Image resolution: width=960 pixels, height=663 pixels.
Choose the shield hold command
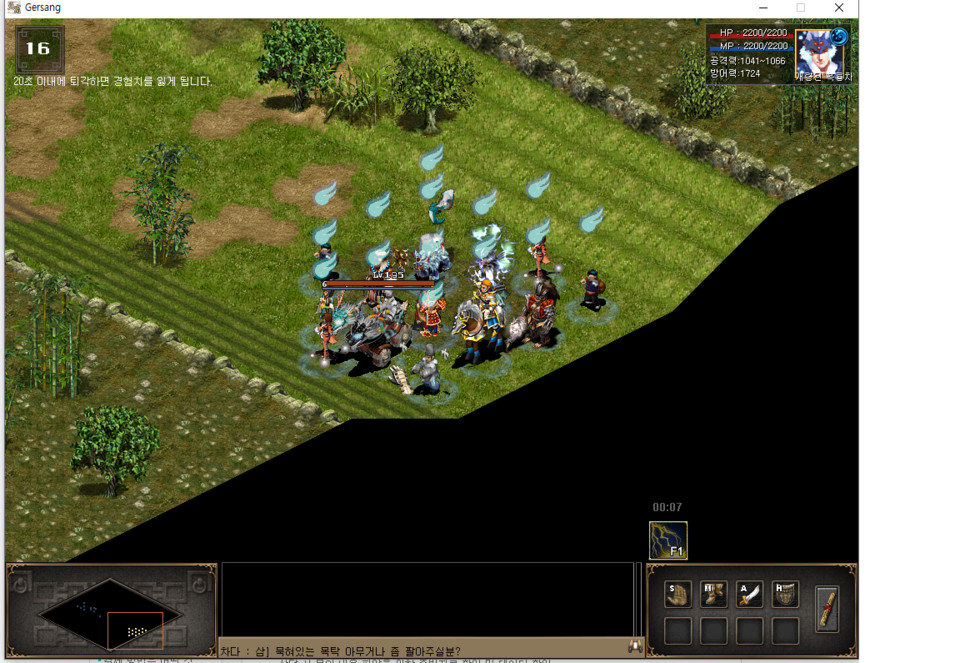click(x=786, y=595)
